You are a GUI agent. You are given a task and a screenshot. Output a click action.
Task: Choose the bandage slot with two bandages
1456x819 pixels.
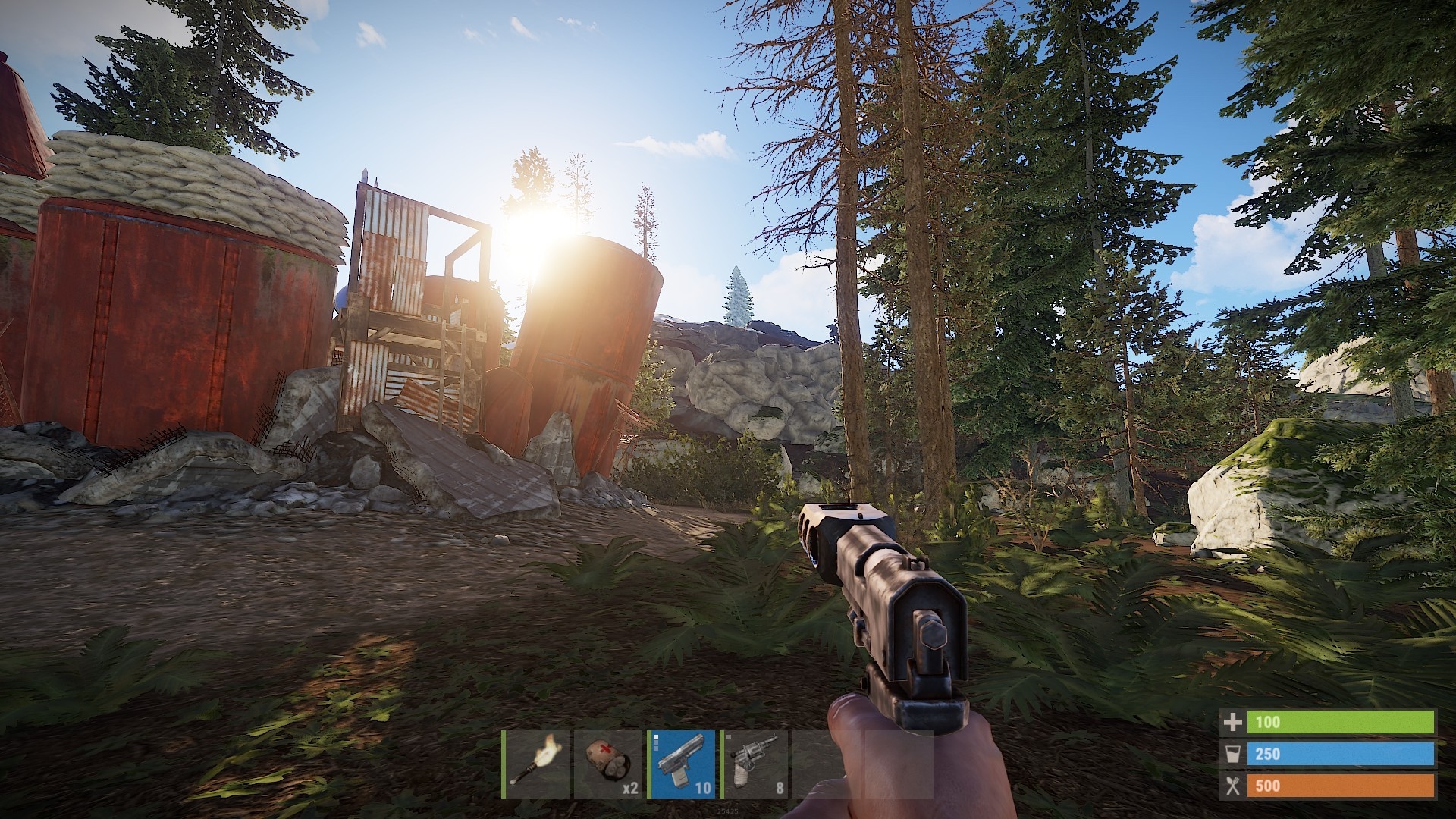[x=608, y=764]
